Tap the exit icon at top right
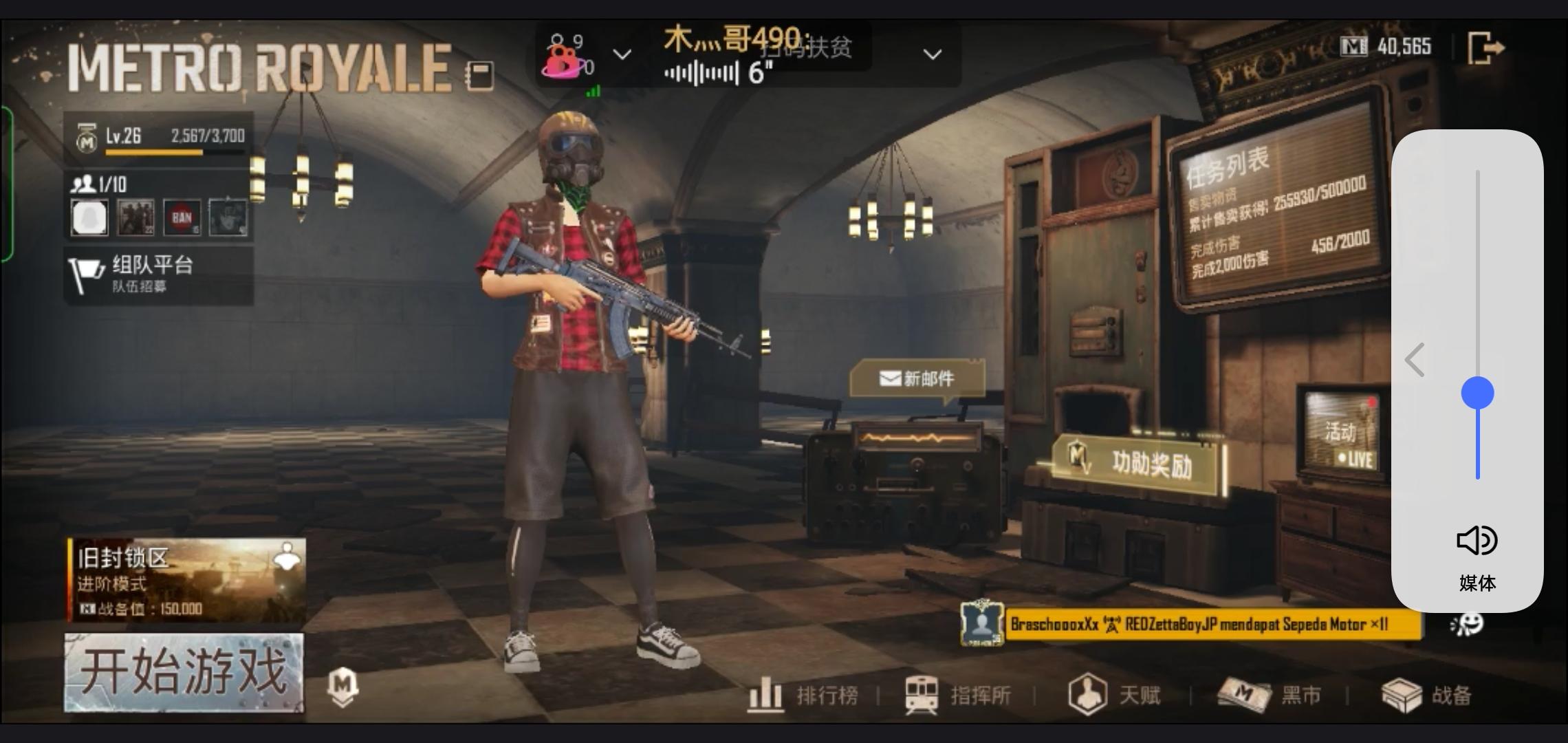Screen dimensions: 1568x743 pyautogui.click(x=1485, y=47)
